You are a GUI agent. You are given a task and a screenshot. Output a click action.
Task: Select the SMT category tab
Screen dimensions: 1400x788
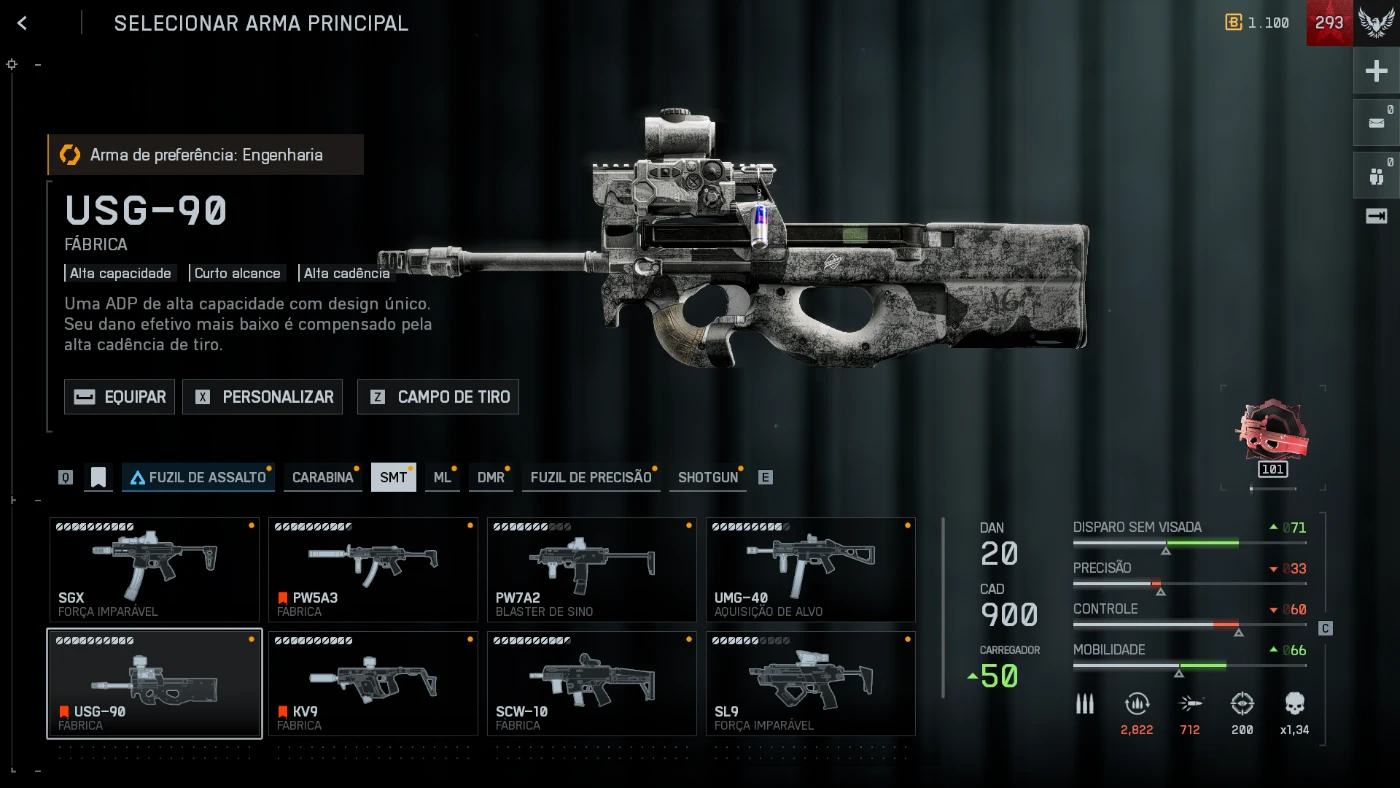[x=393, y=477]
